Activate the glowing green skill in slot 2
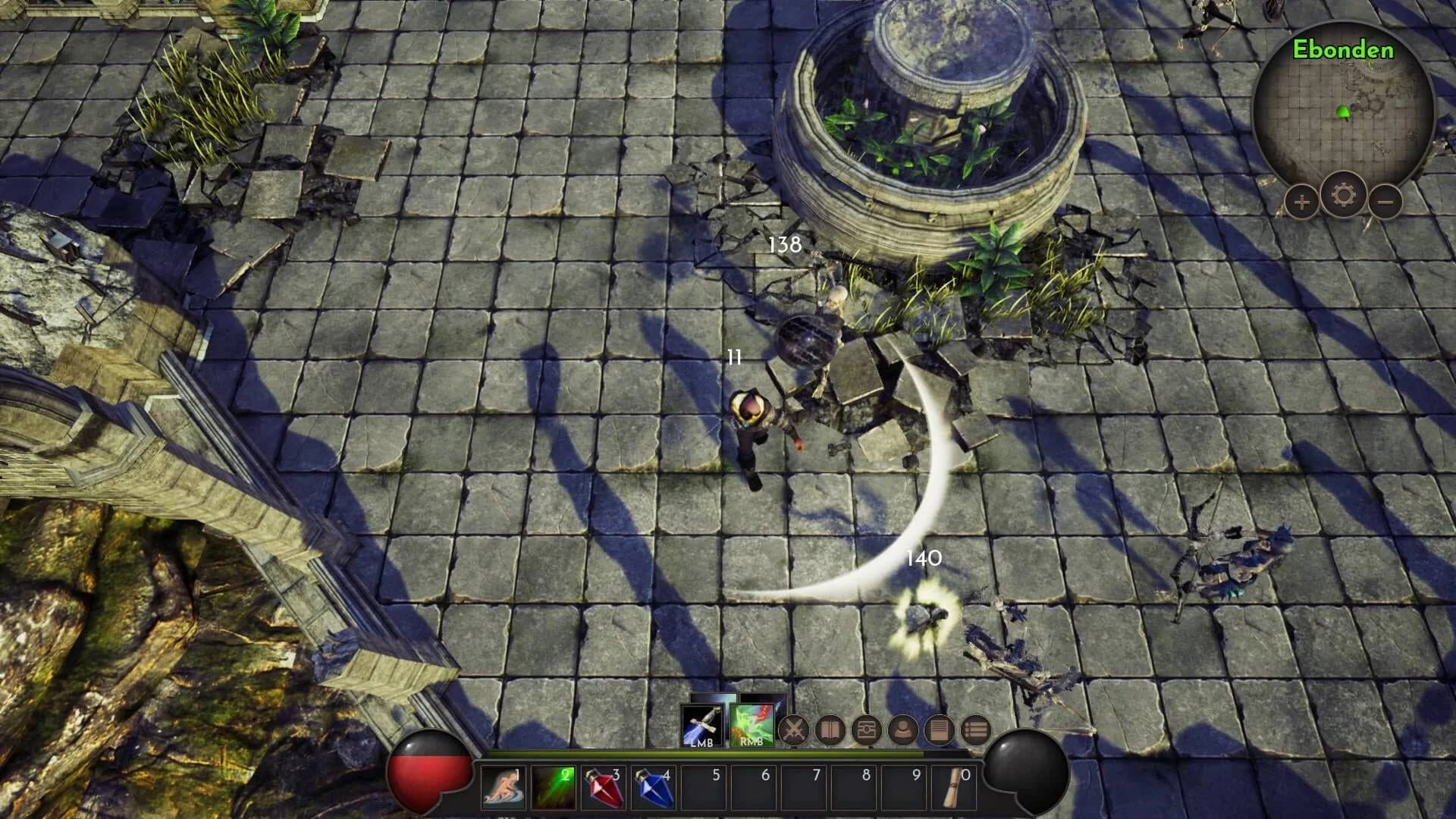The width and height of the screenshot is (1456, 819). (555, 787)
